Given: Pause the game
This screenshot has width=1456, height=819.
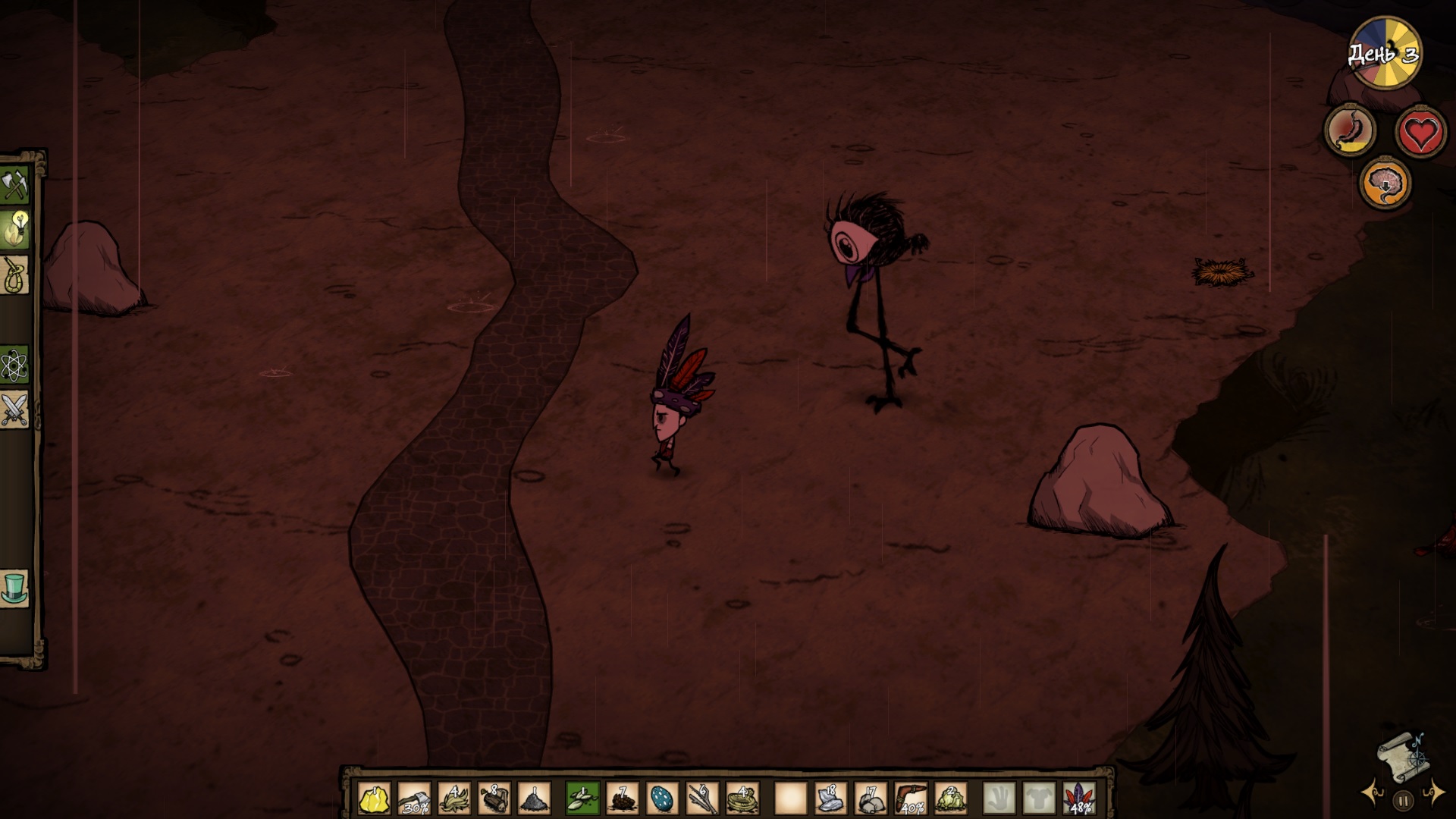Looking at the screenshot, I should [x=1403, y=800].
